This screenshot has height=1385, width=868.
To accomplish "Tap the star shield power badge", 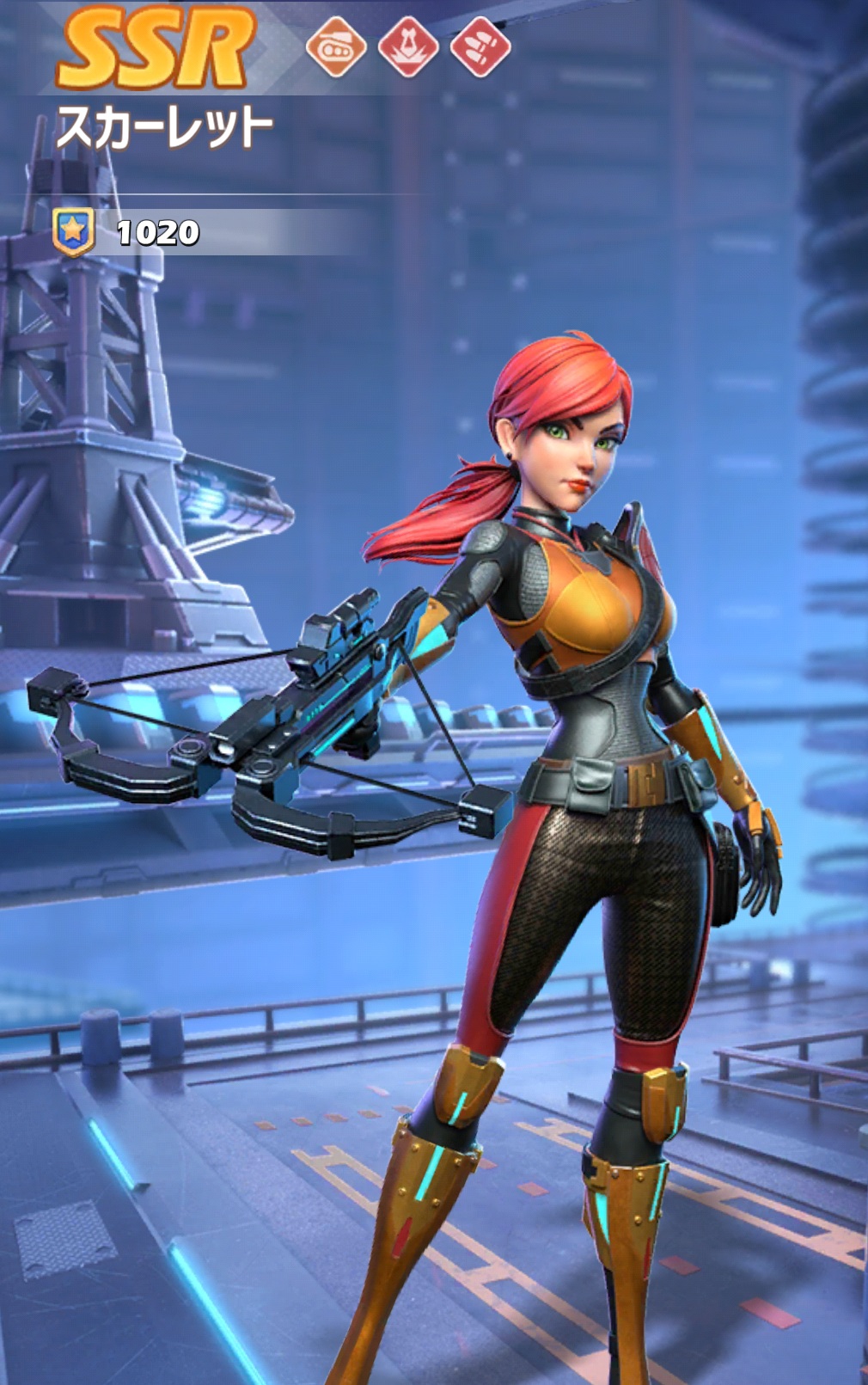I will 73,231.
